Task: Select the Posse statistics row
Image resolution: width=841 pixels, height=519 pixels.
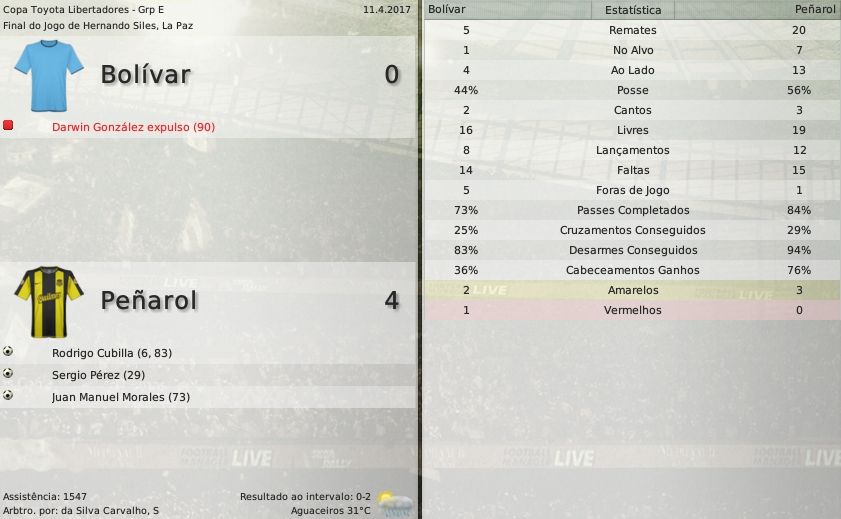Action: [632, 90]
